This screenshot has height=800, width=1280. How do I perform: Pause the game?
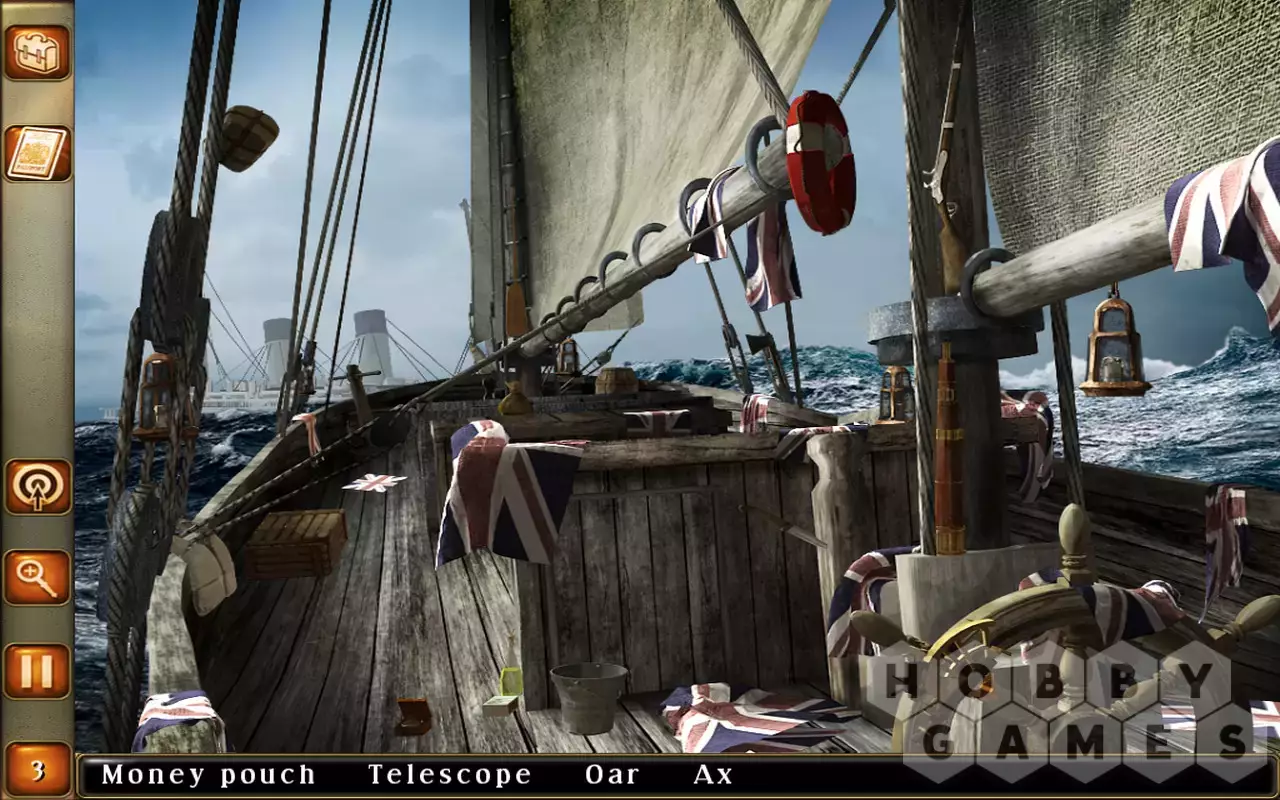pyautogui.click(x=37, y=671)
